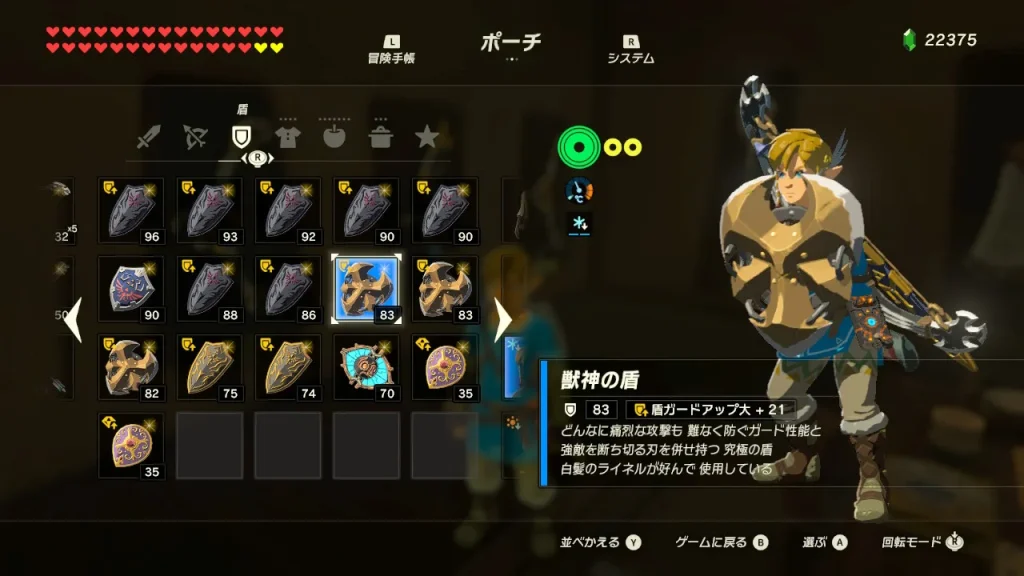This screenshot has width=1024, height=576.
Task: Choose the golden shield rated 74
Action: (x=288, y=367)
